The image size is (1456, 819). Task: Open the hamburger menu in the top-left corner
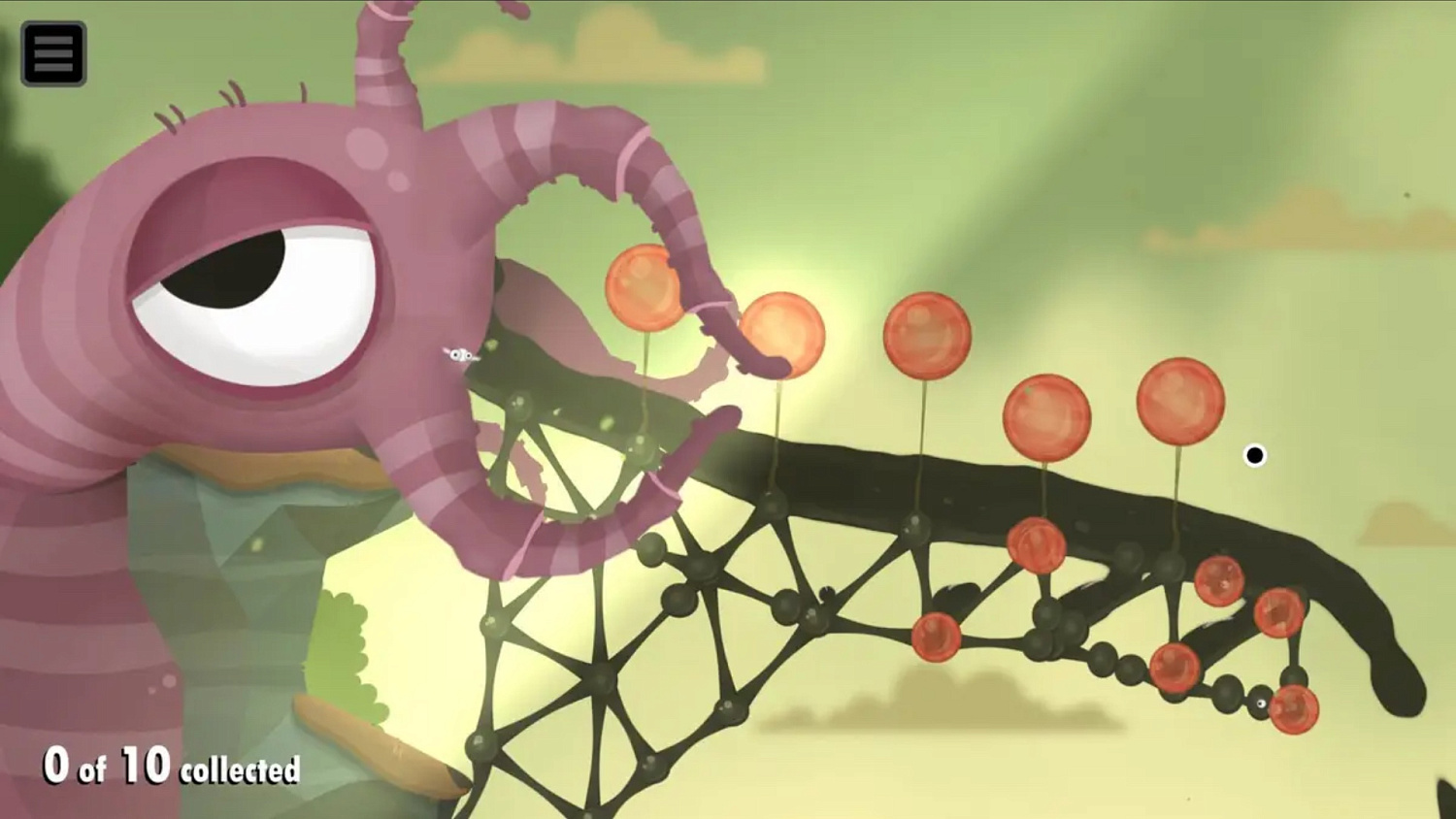53,53
